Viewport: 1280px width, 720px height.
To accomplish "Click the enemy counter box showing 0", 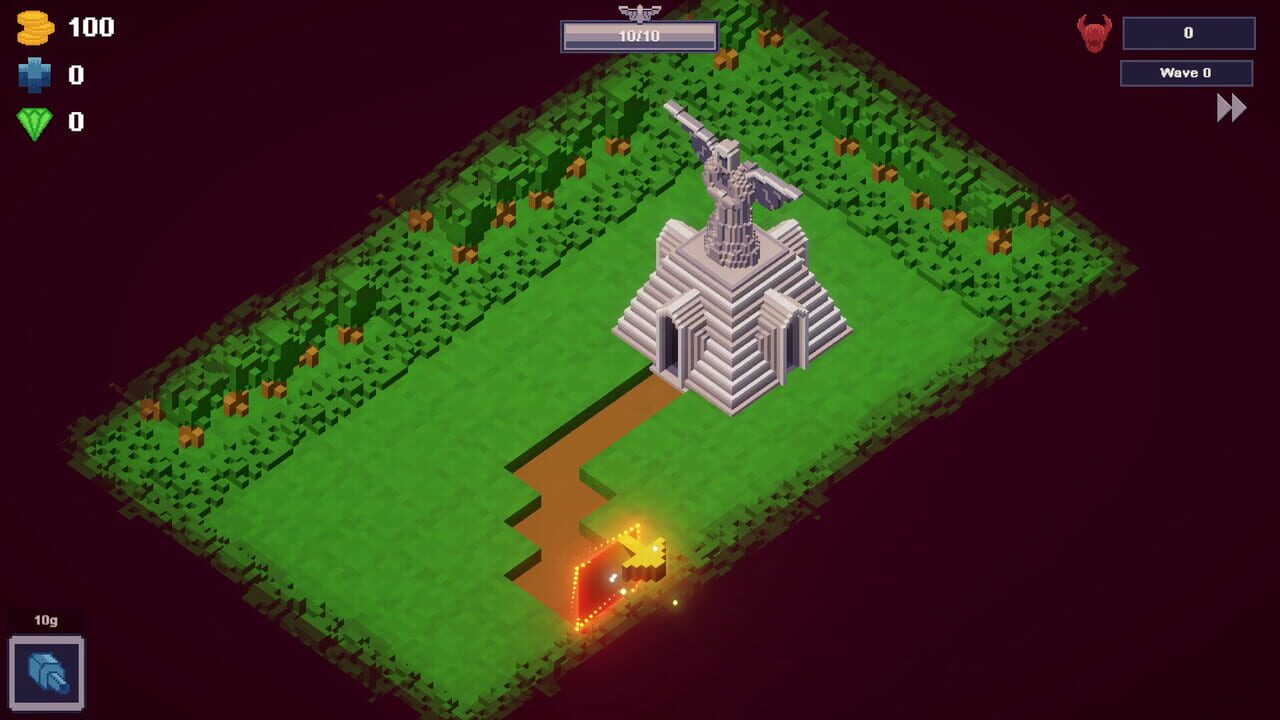I will click(1190, 32).
